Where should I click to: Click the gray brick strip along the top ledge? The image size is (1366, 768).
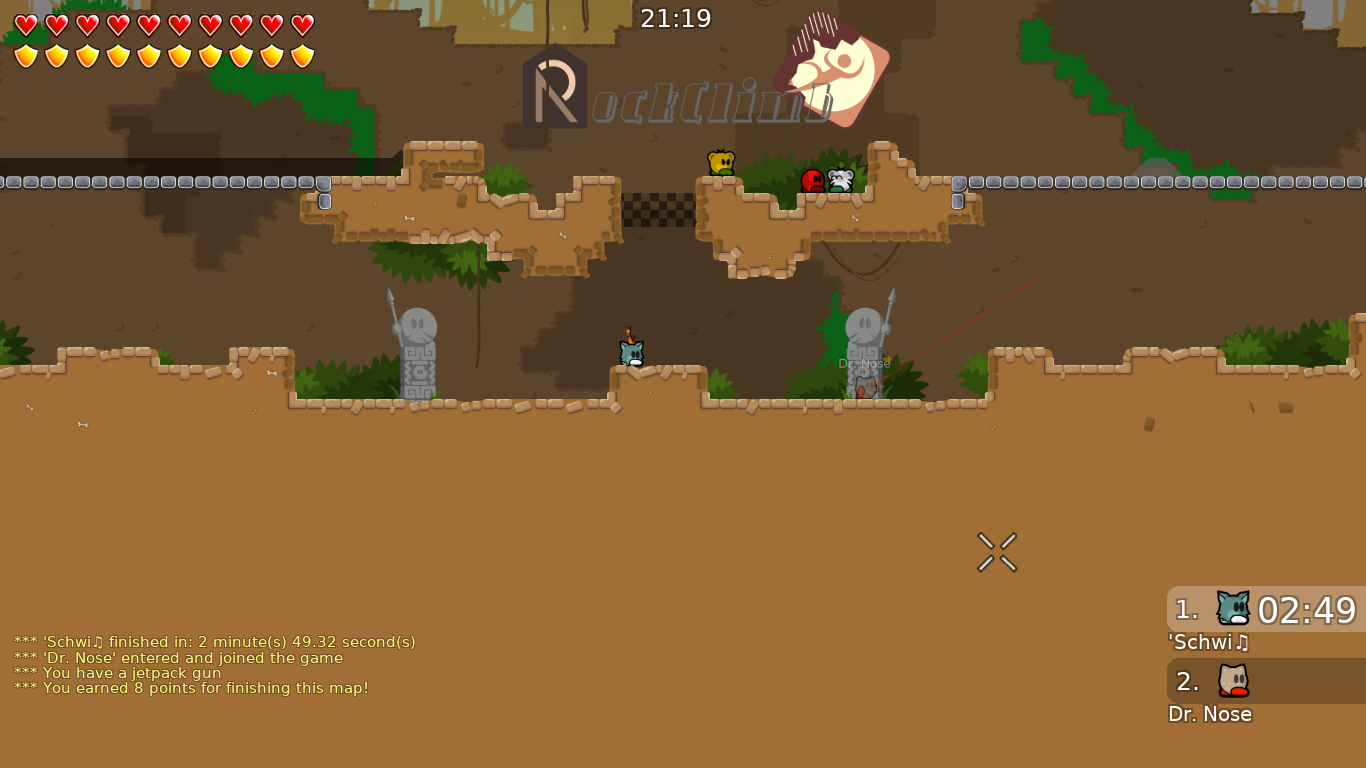click(150, 183)
